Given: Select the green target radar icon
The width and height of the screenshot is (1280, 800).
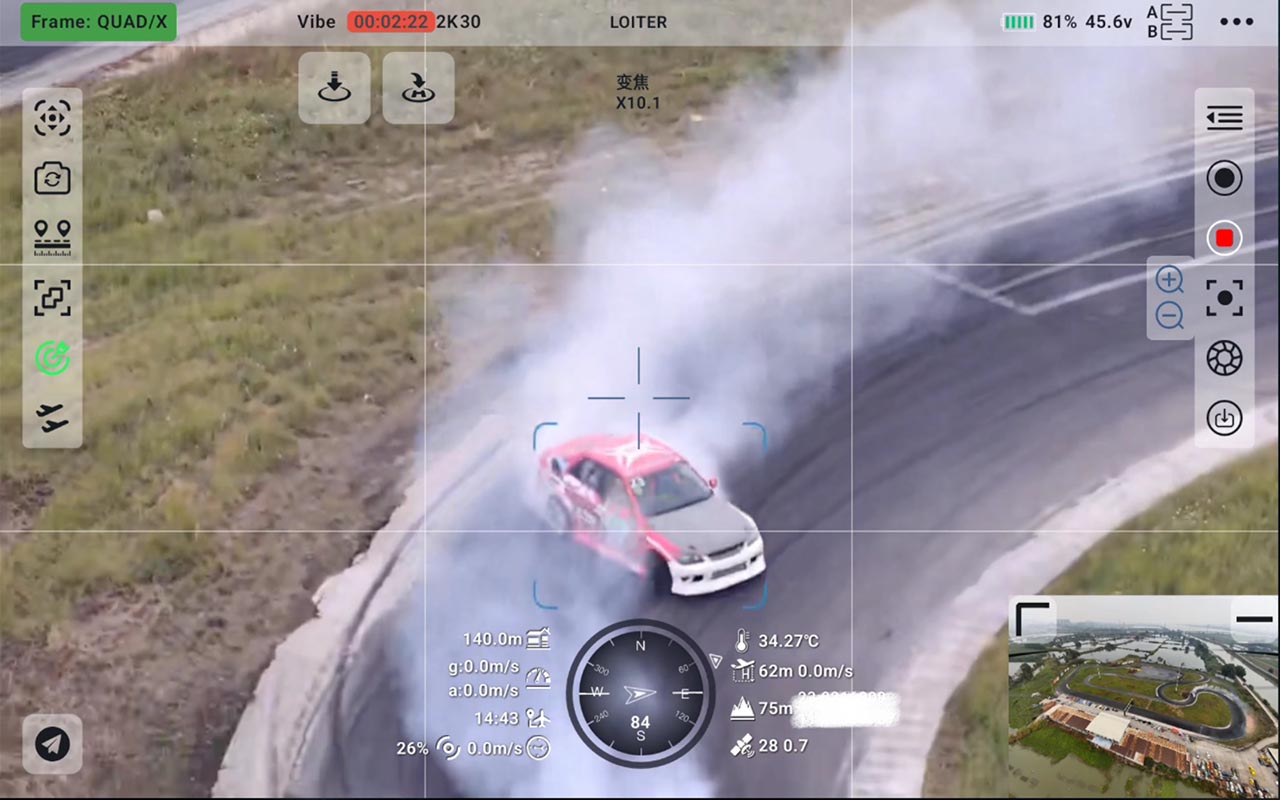Looking at the screenshot, I should 52,357.
